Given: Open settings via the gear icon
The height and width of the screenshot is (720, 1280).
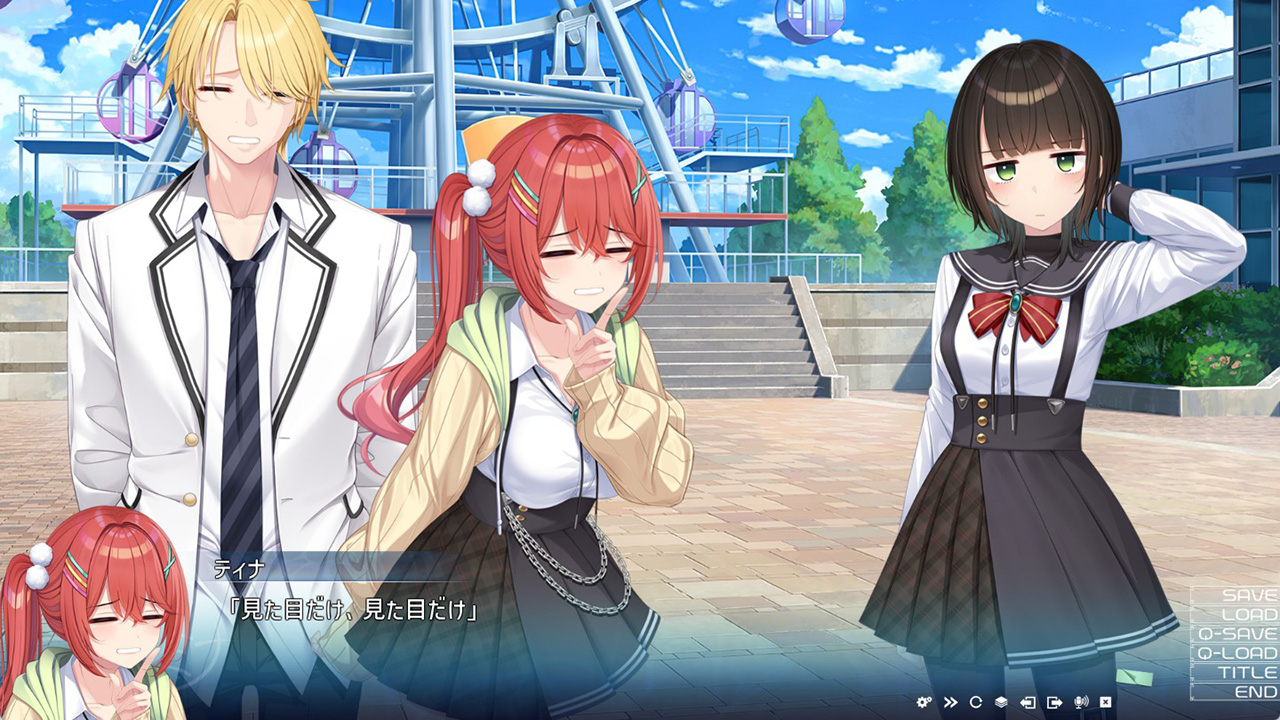Looking at the screenshot, I should tap(924, 702).
